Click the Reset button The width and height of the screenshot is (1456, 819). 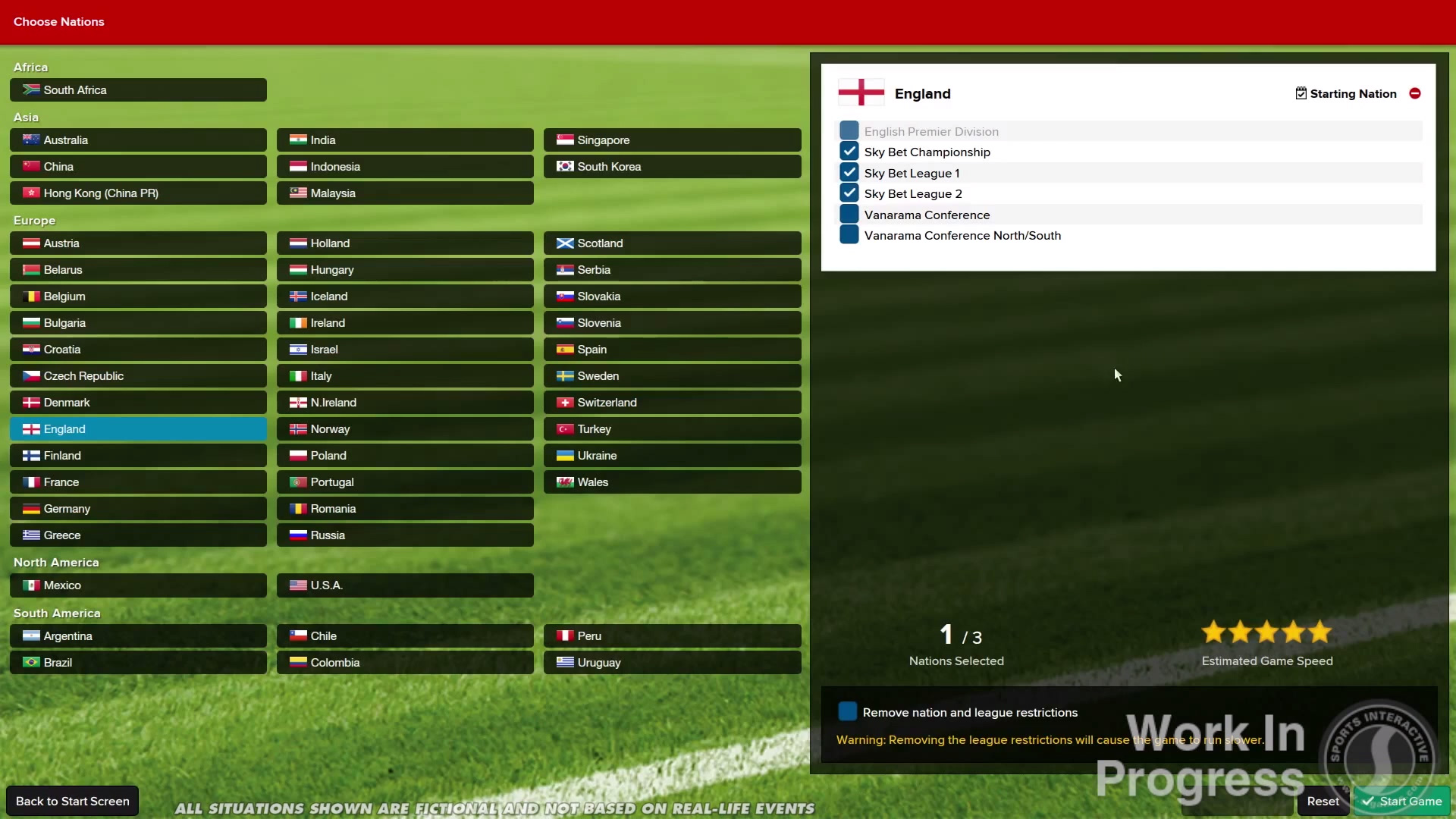click(x=1323, y=801)
